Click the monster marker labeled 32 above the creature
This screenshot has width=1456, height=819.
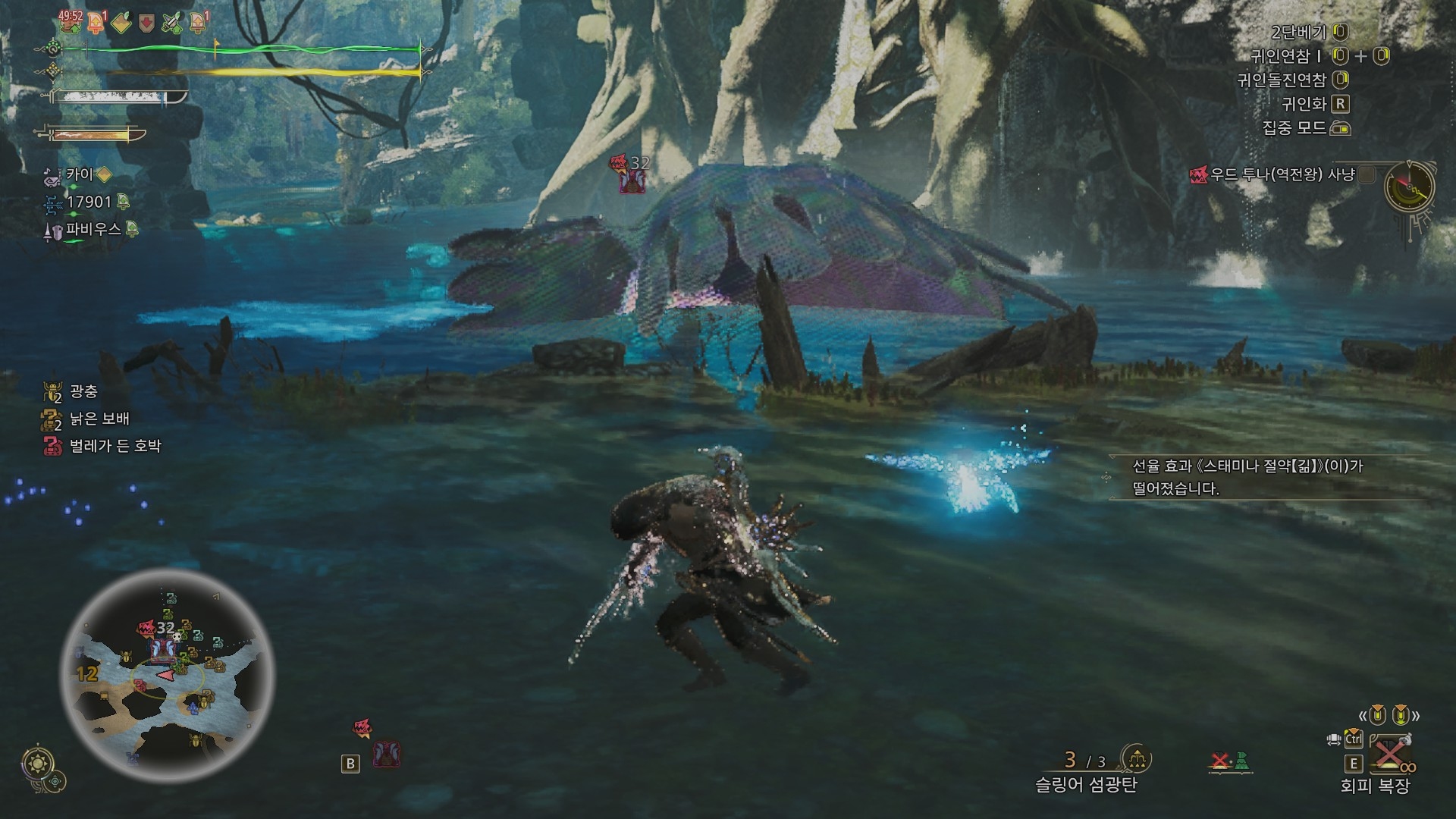click(631, 173)
